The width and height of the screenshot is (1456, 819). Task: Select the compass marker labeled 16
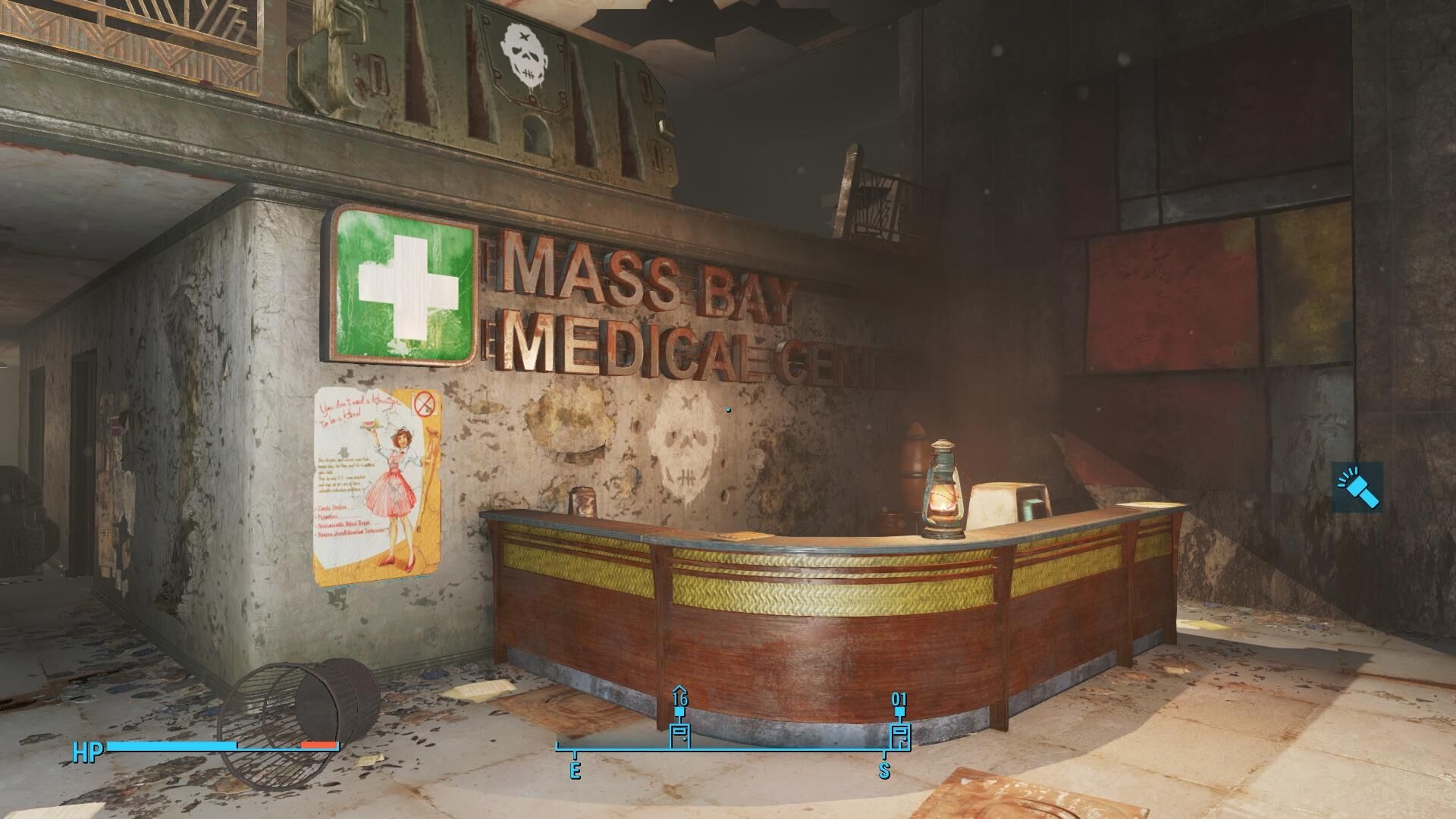[679, 733]
